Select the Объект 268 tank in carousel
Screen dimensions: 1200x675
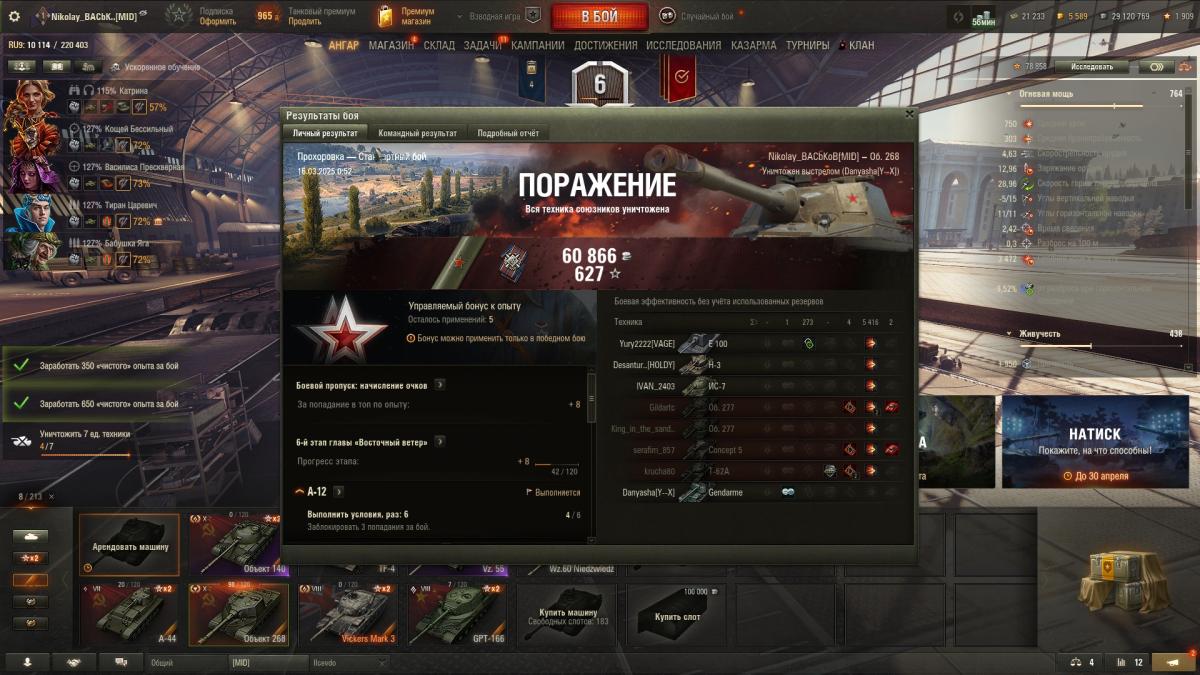click(x=238, y=614)
